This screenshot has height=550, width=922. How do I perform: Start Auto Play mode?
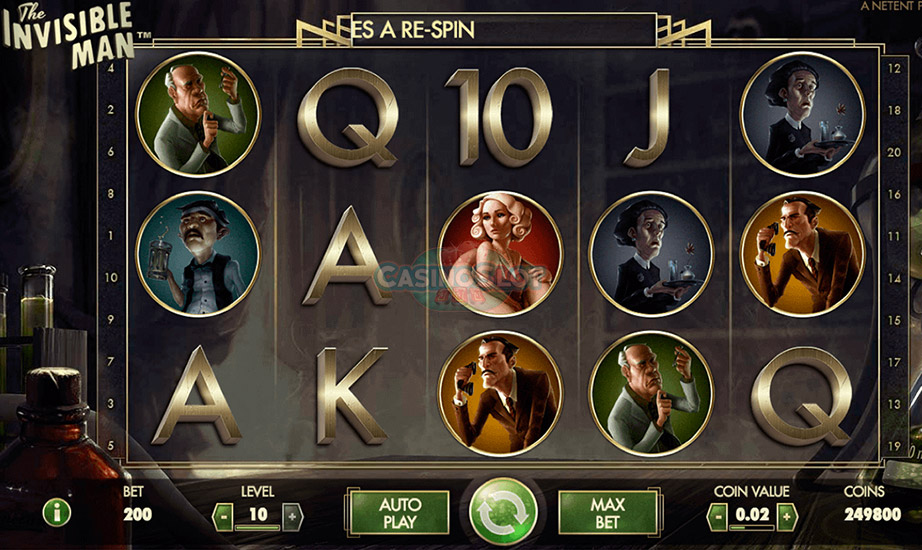click(x=400, y=512)
